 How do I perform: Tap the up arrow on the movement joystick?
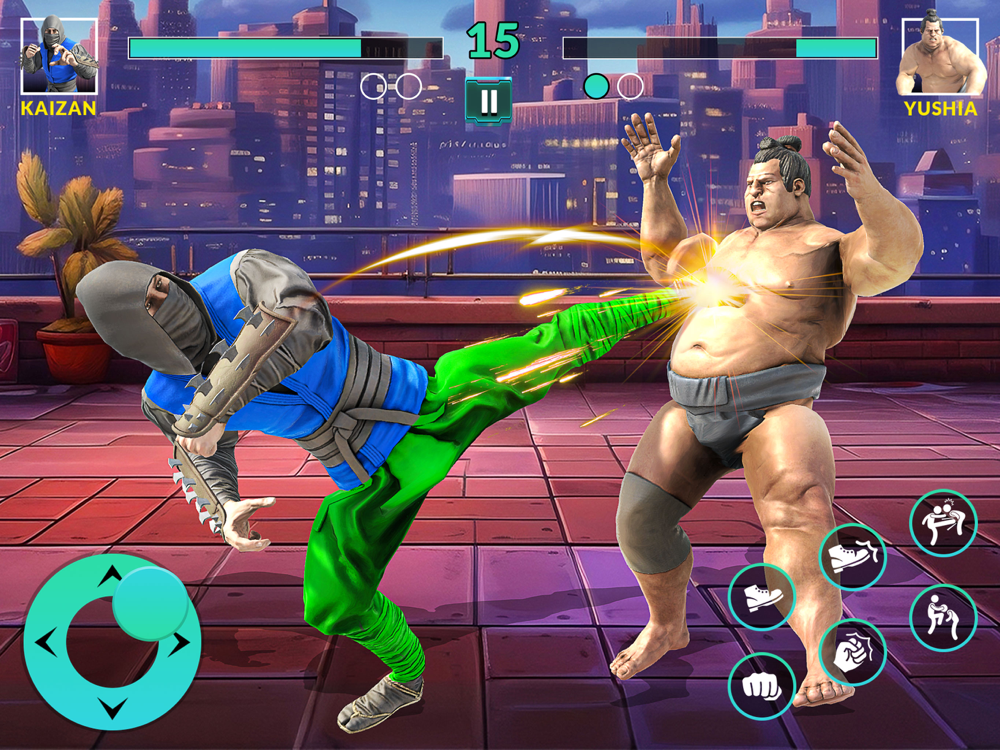pos(112,573)
